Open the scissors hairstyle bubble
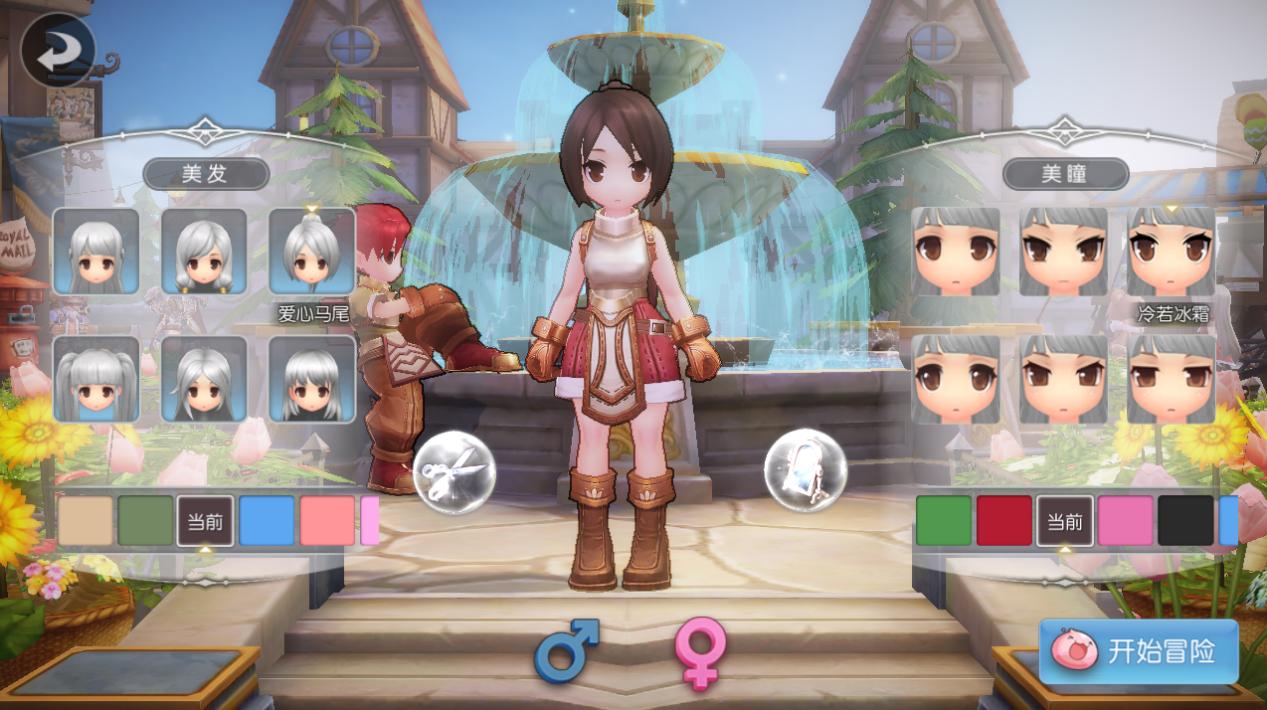Screen dimensions: 1267x710 coord(455,471)
